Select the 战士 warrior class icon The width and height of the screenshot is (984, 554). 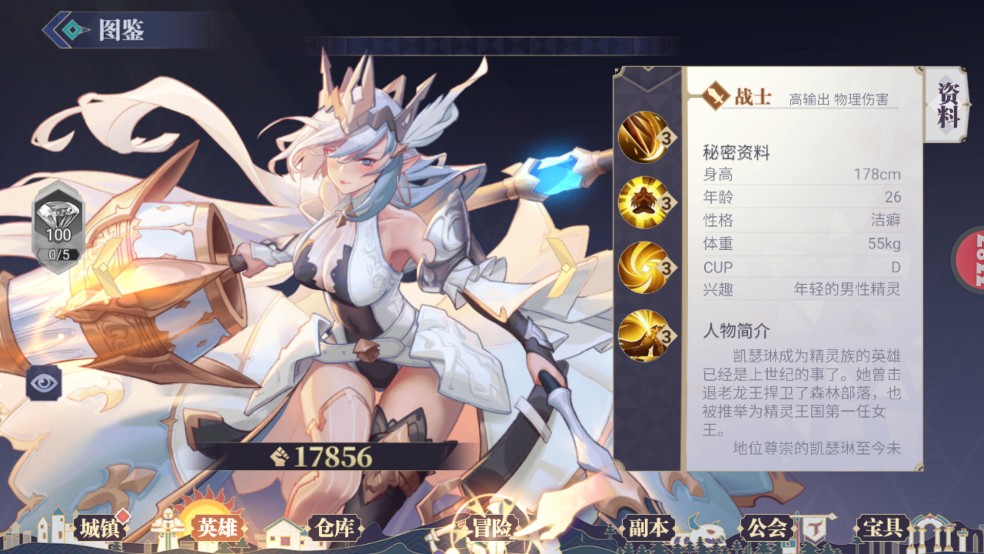[714, 96]
